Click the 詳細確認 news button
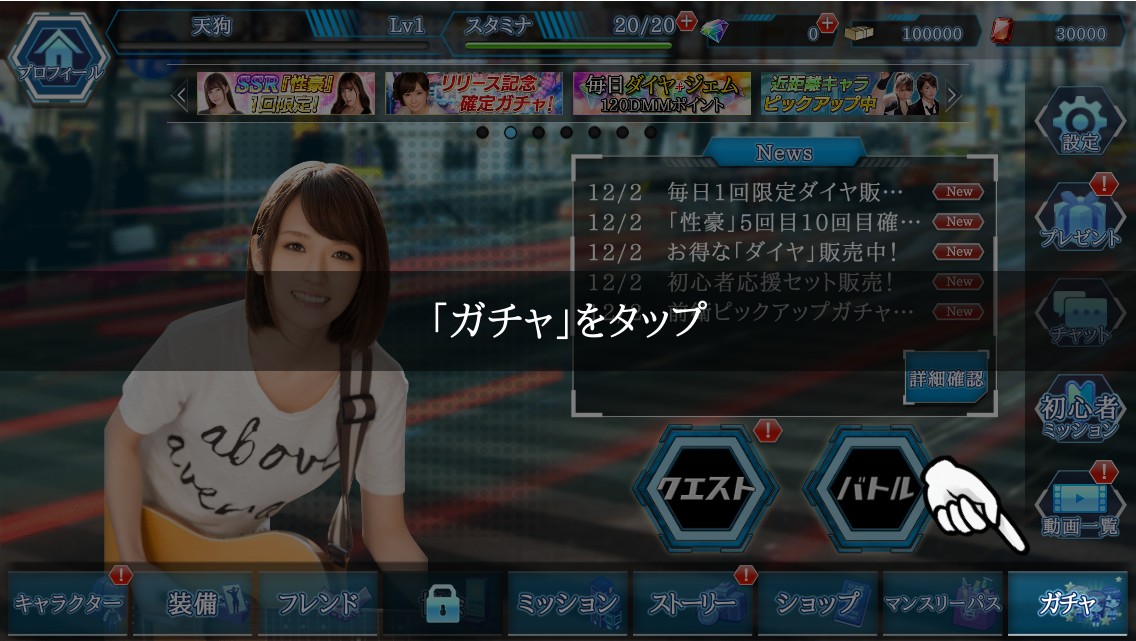Image resolution: width=1136 pixels, height=641 pixels. point(945,379)
